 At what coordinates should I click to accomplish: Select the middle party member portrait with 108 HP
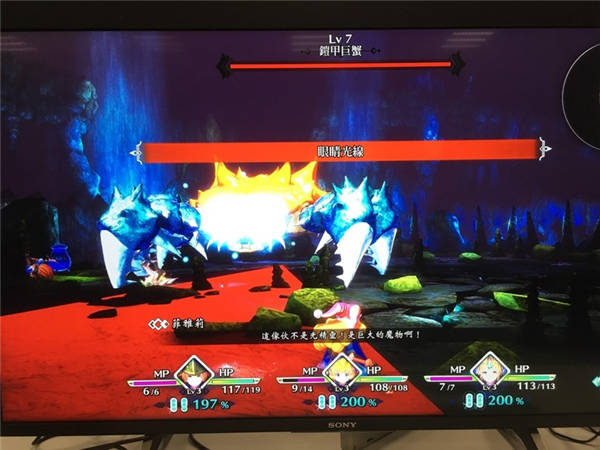341,372
